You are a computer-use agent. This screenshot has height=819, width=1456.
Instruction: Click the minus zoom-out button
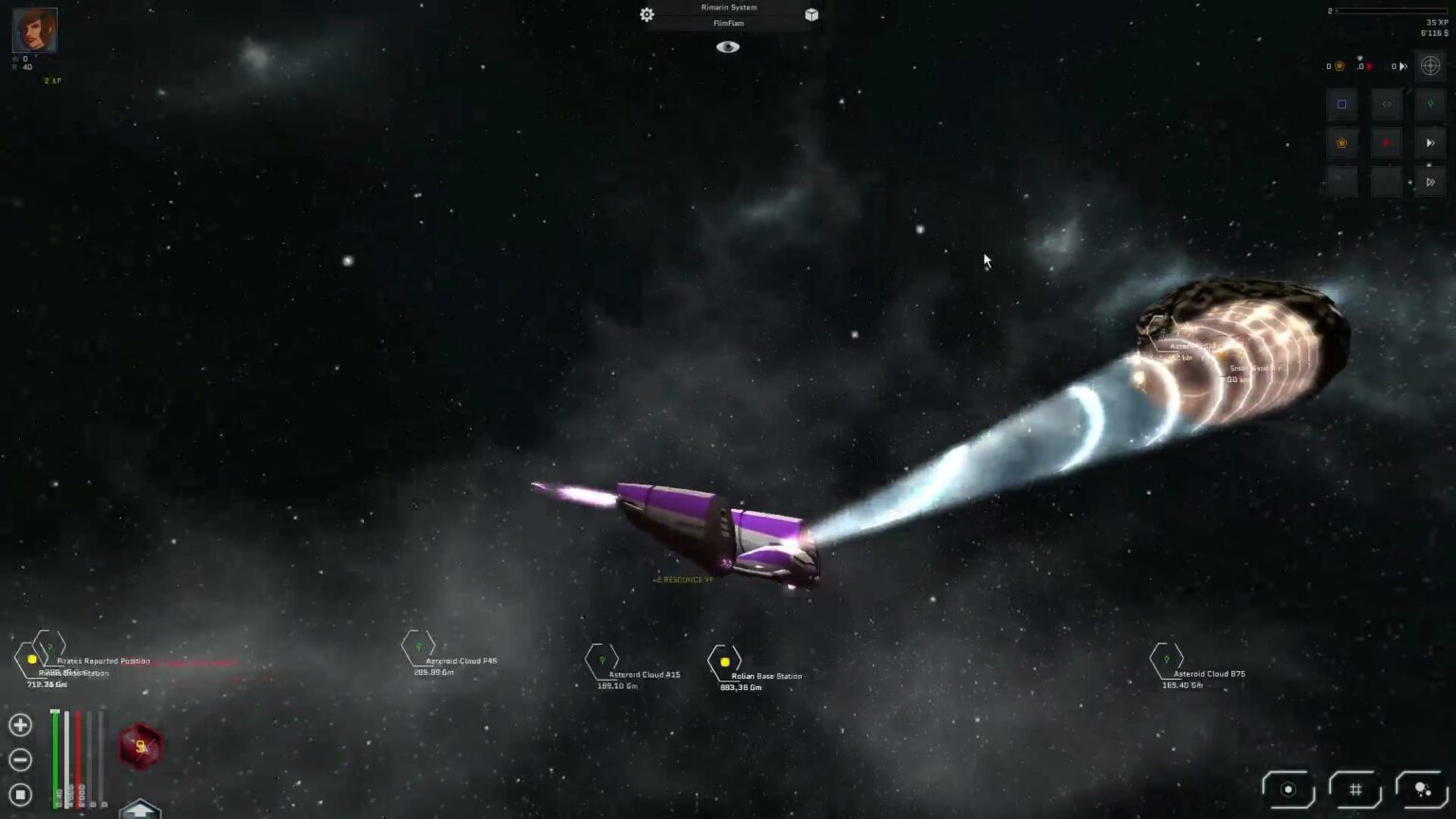[x=20, y=759]
